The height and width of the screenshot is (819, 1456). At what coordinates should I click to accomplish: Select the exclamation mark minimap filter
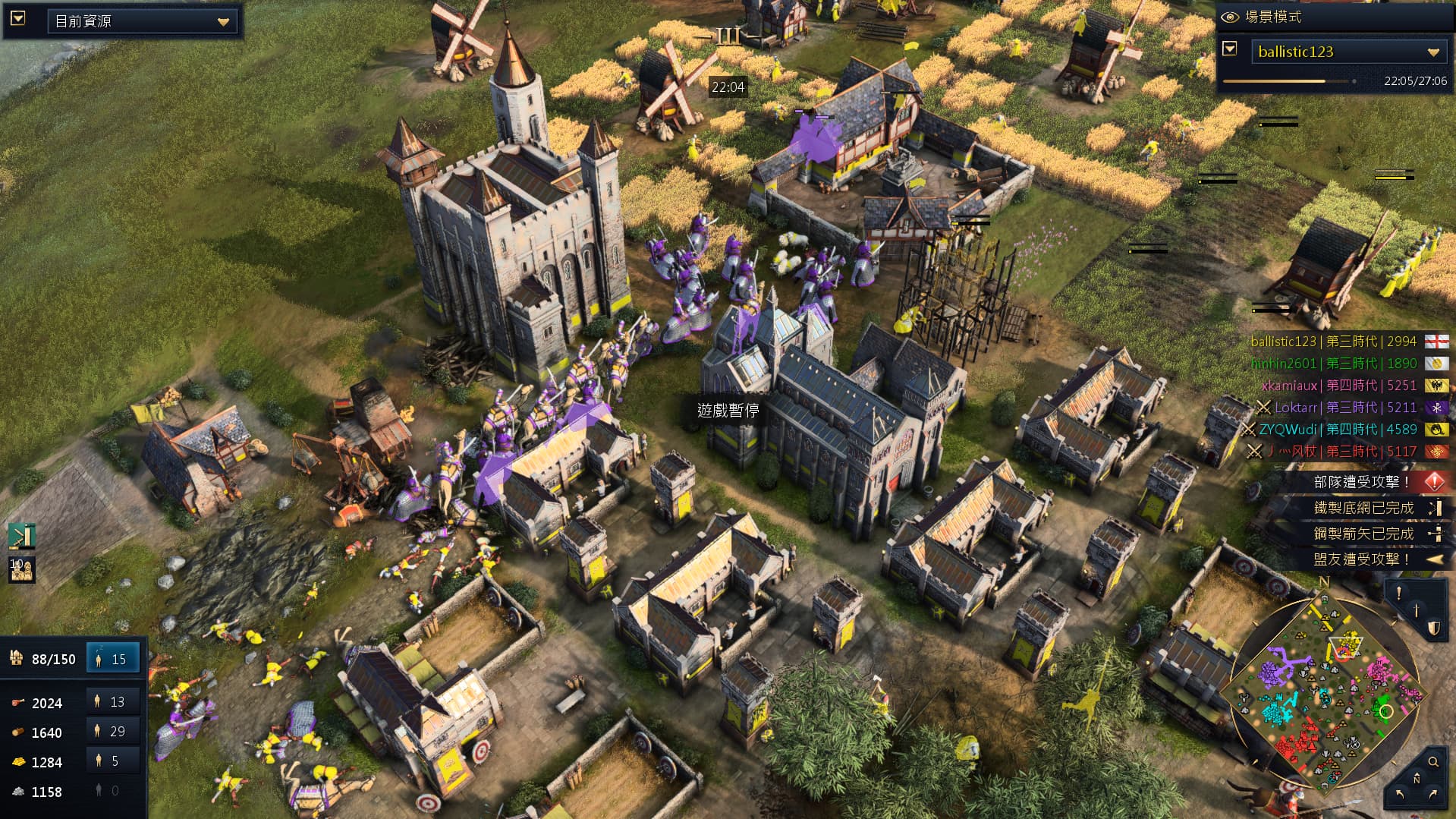tap(1399, 593)
